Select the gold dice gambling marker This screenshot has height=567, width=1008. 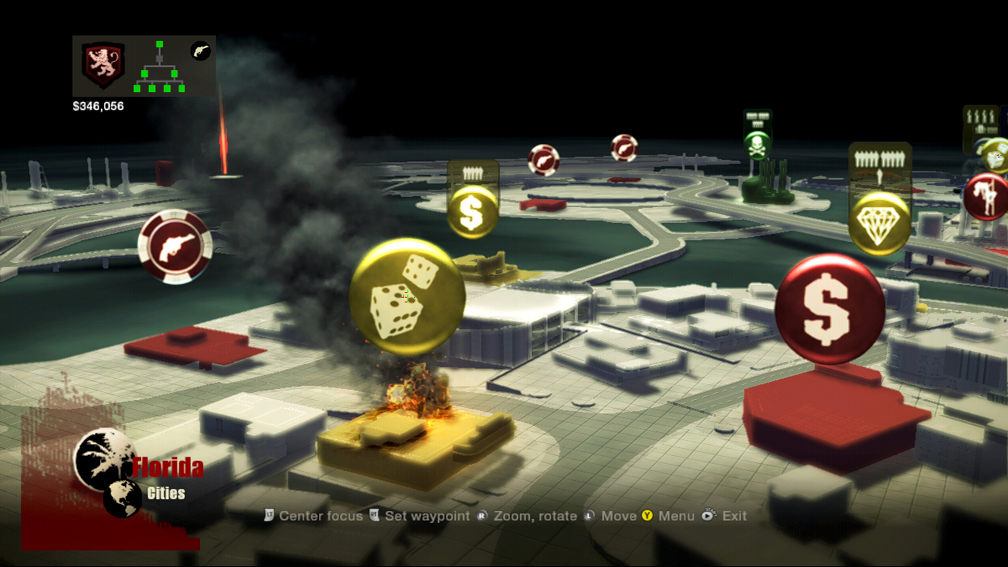pyautogui.click(x=407, y=296)
